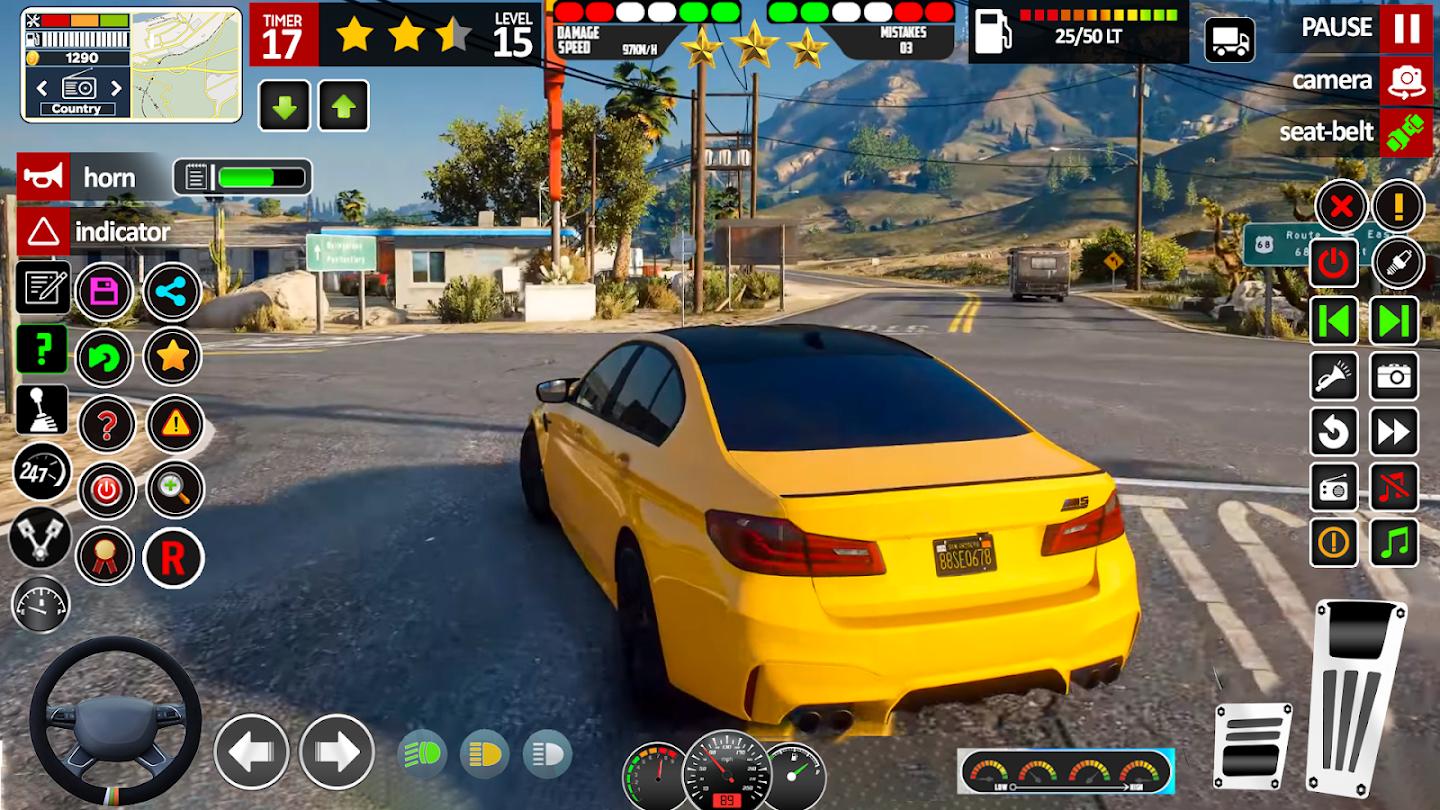Sound the horn
Screen dimensions: 1440x810
(x=44, y=178)
